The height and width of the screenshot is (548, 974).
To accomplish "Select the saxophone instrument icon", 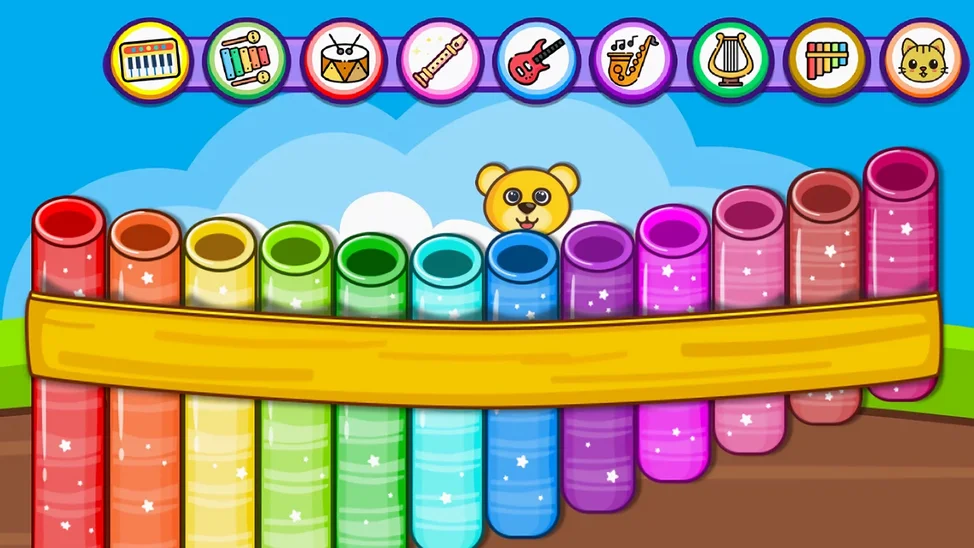I will tap(633, 60).
